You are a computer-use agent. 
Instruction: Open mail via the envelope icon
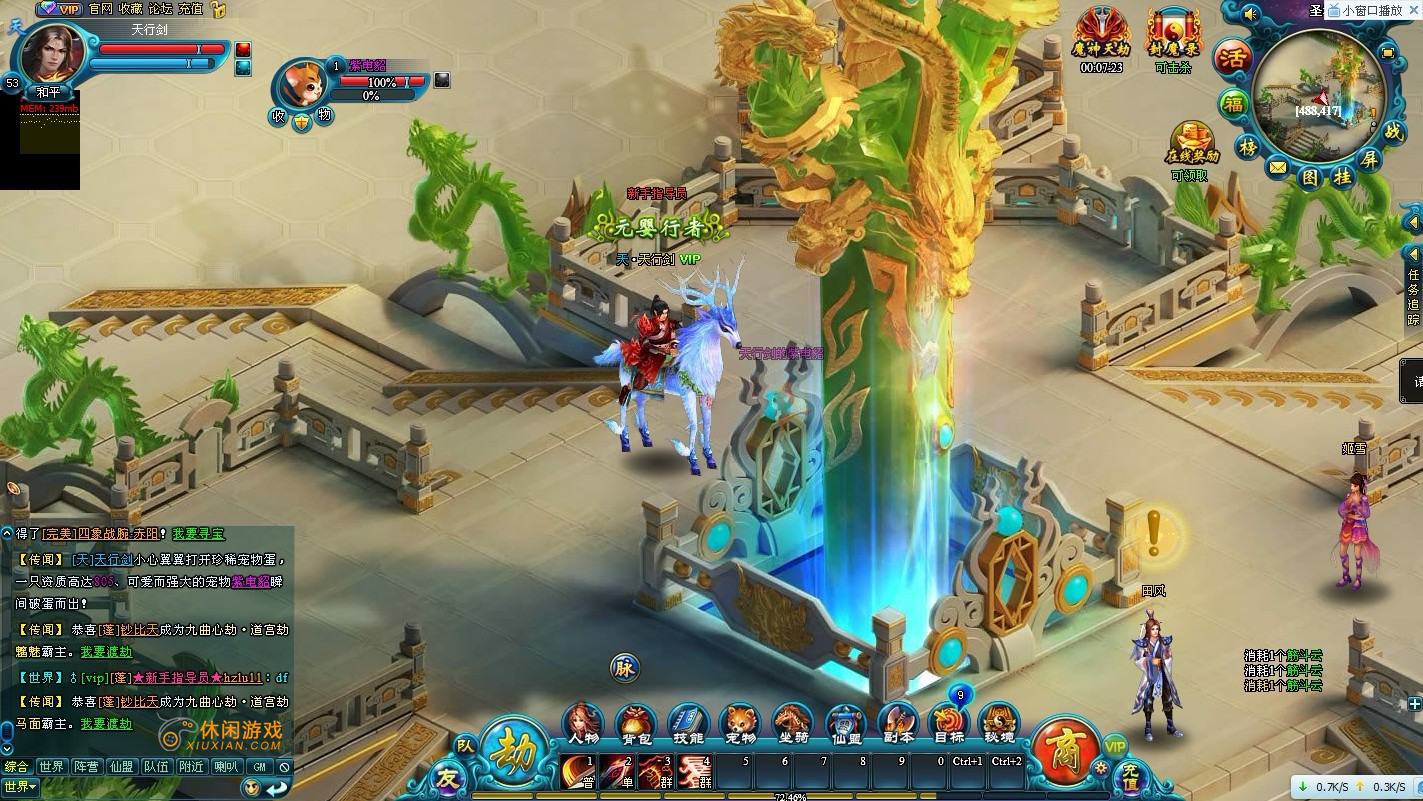tap(1278, 168)
